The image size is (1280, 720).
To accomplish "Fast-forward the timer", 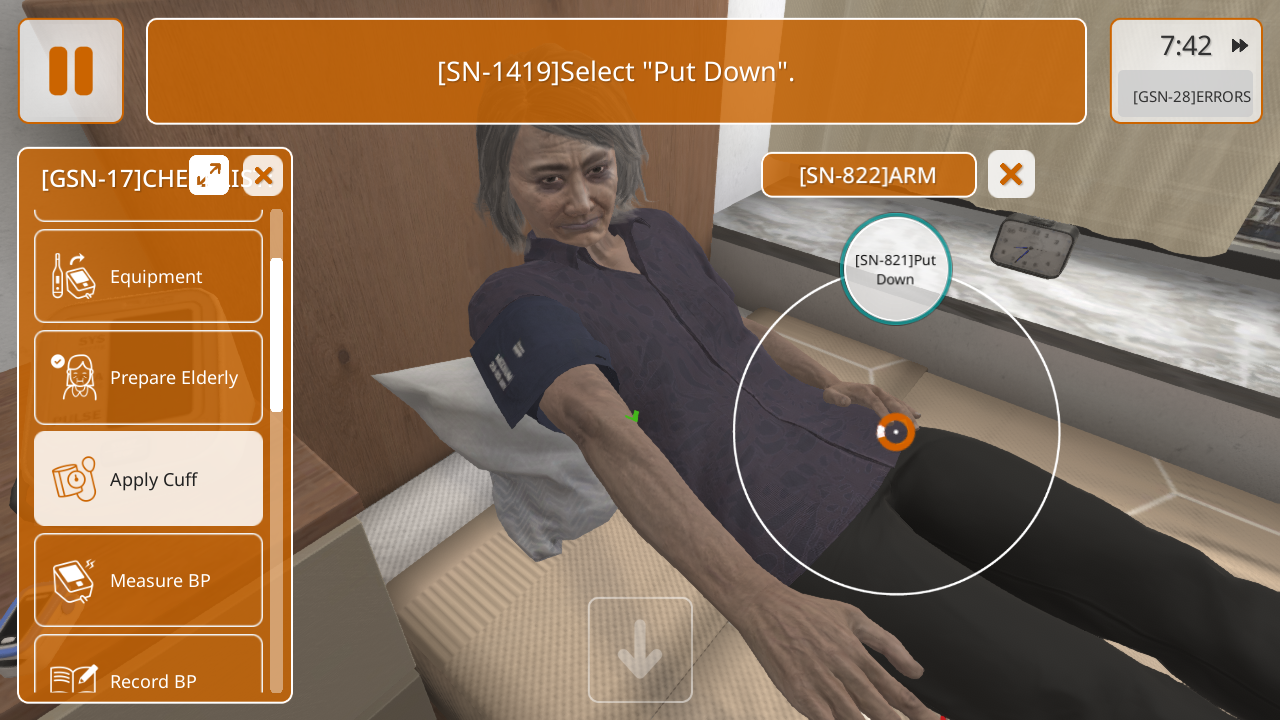I will point(1240,46).
